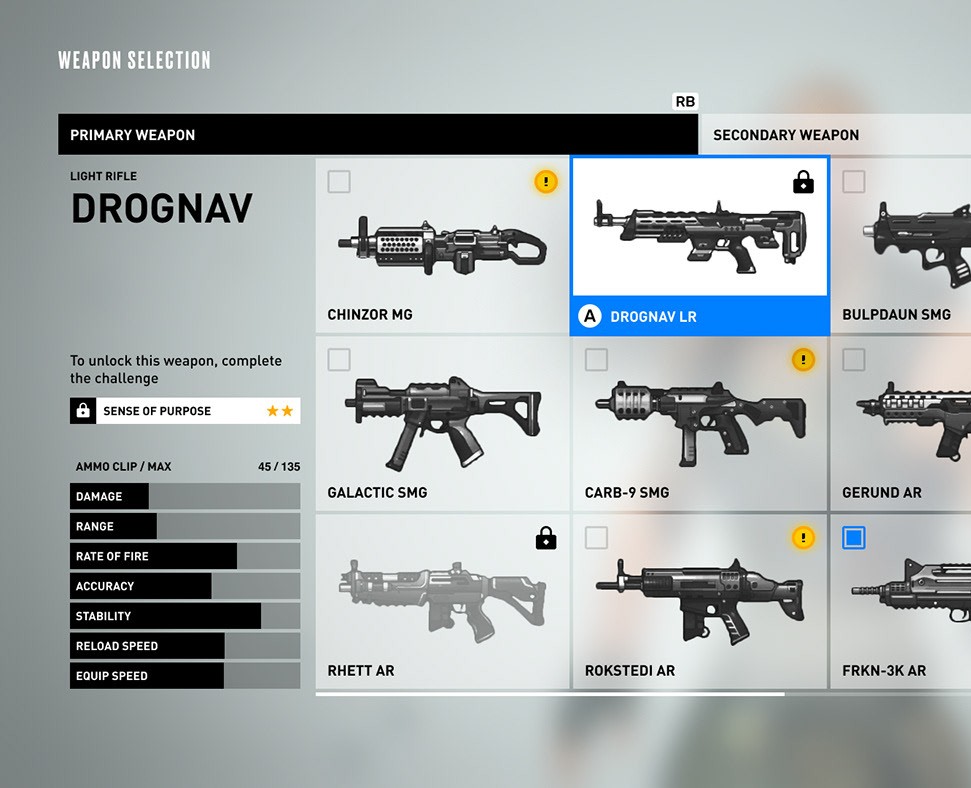Image resolution: width=971 pixels, height=788 pixels.
Task: Select the locked Rhett AR tile
Action: pyautogui.click(x=442, y=601)
